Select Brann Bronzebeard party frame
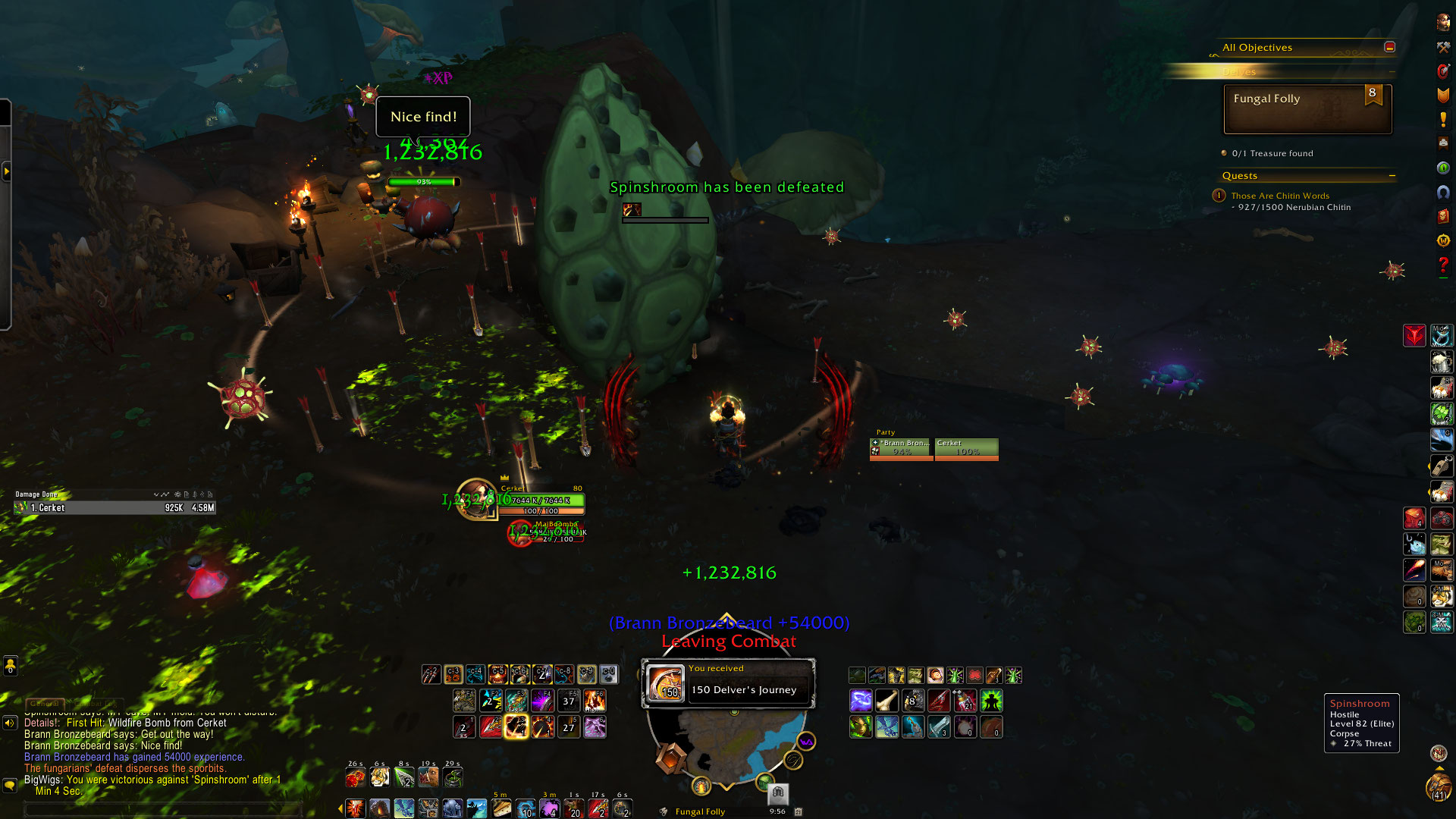Image resolution: width=1456 pixels, height=819 pixels. coord(901,448)
